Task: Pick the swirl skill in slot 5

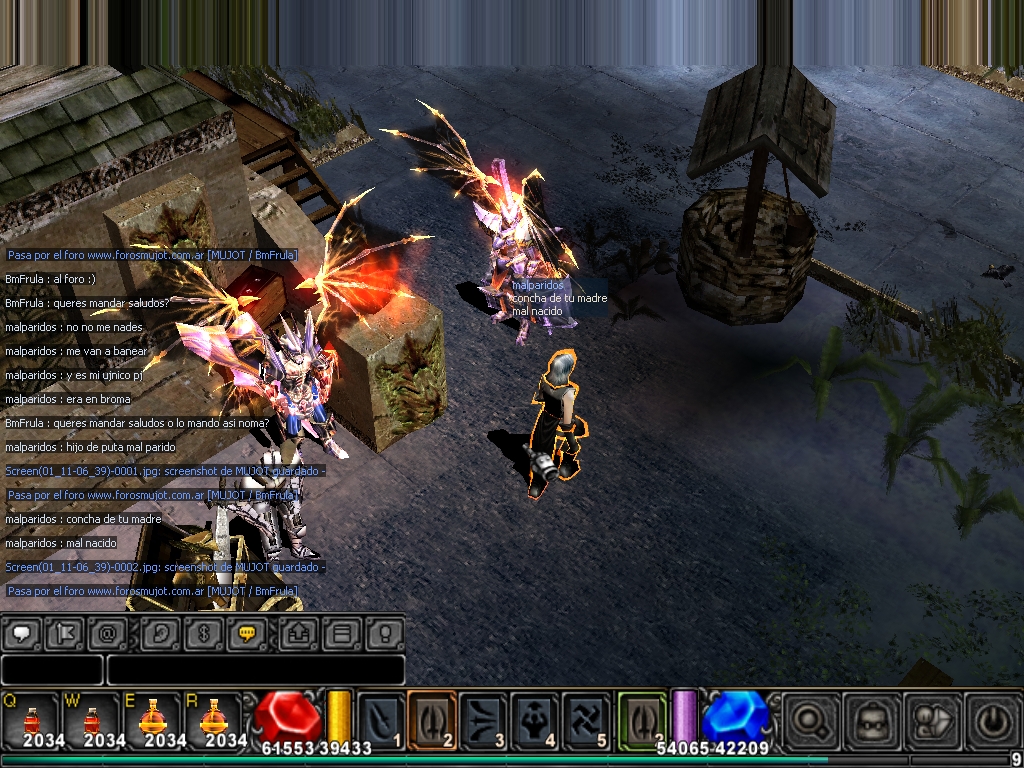Action: (x=586, y=718)
